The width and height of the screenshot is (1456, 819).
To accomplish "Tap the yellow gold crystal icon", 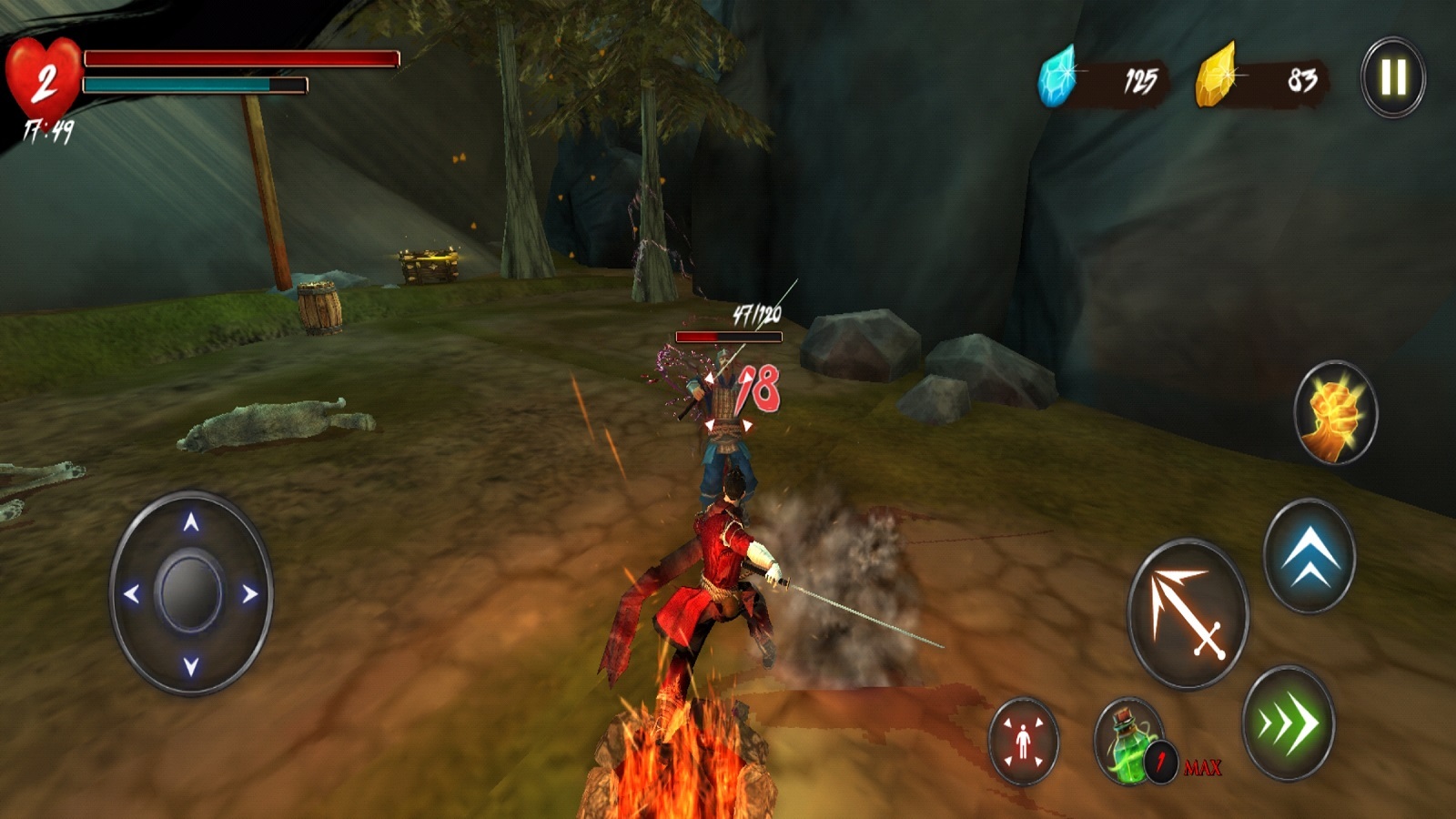I will tap(1217, 76).
